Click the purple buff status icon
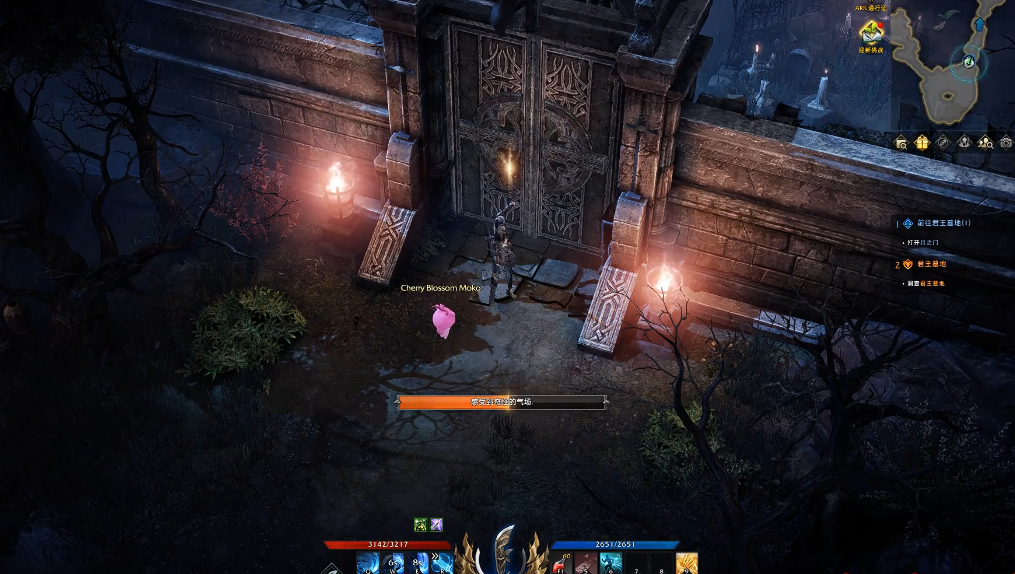This screenshot has width=1015, height=574. coord(437,524)
